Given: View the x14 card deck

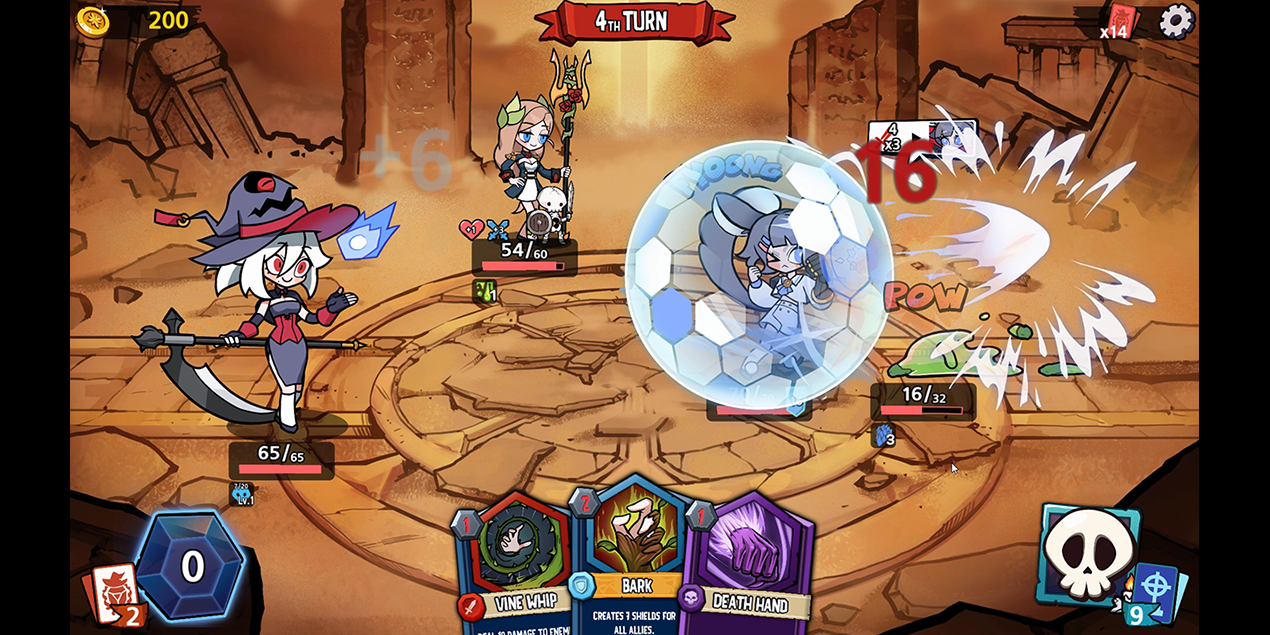Looking at the screenshot, I should tap(1120, 22).
